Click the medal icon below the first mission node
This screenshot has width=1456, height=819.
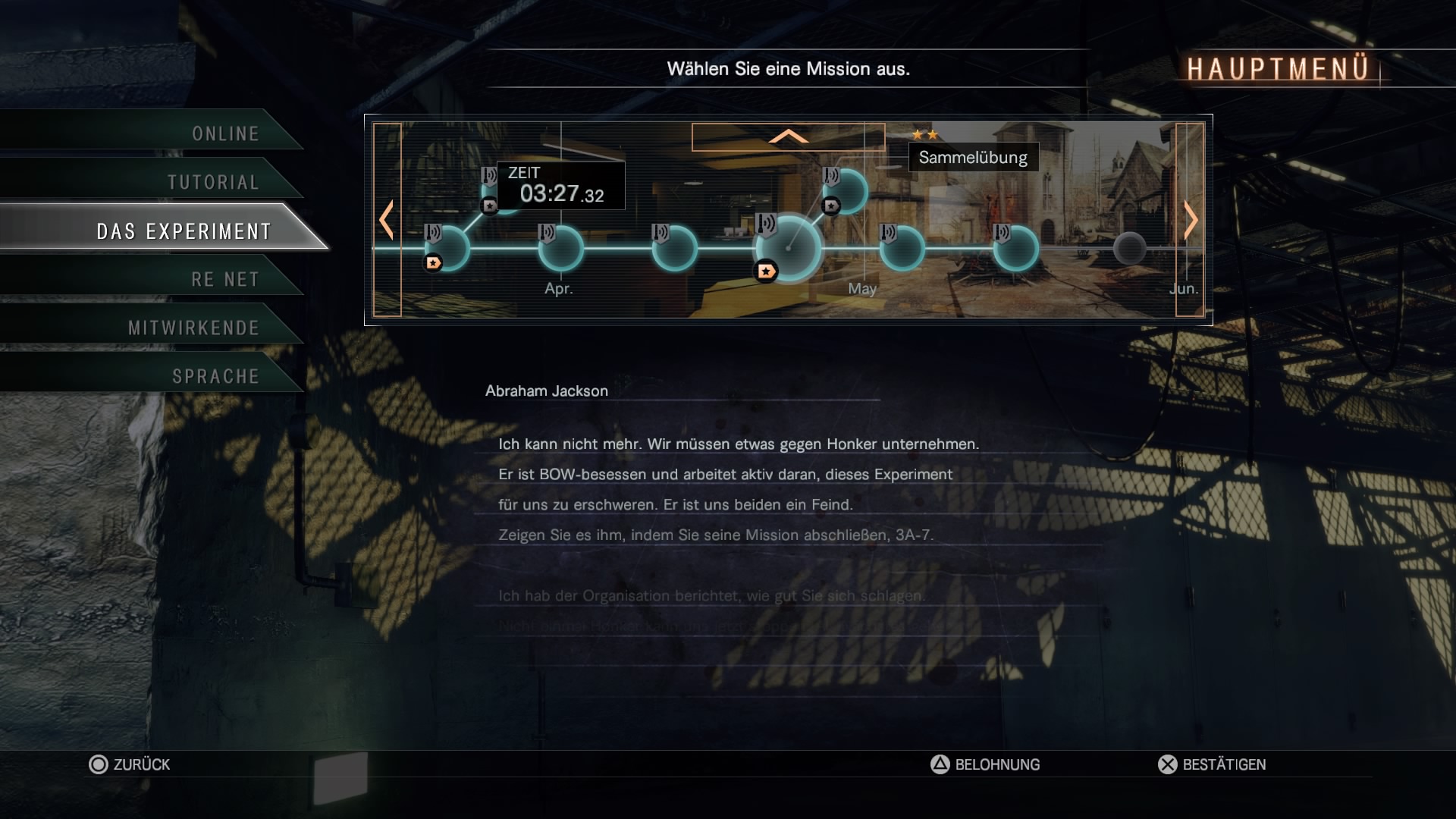[x=432, y=263]
